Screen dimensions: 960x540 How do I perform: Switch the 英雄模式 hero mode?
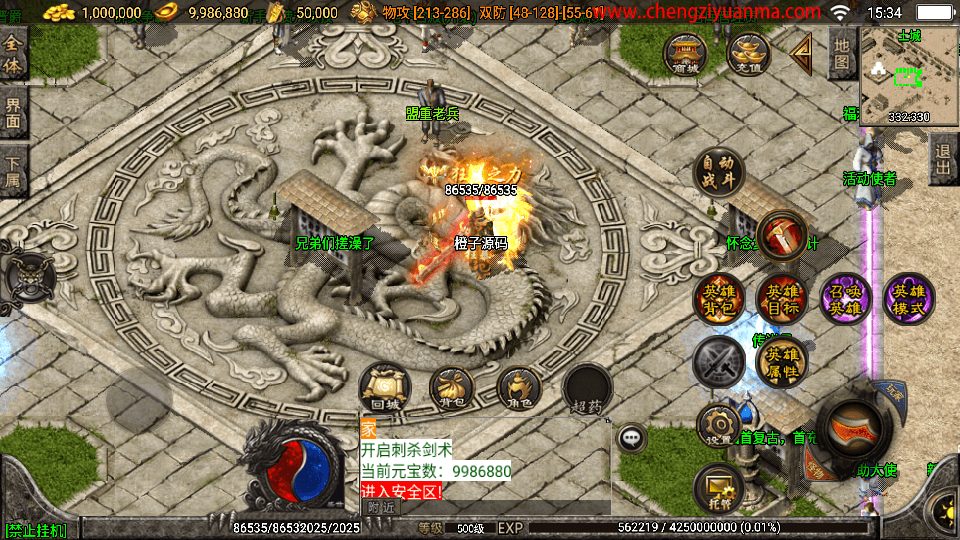(x=908, y=299)
